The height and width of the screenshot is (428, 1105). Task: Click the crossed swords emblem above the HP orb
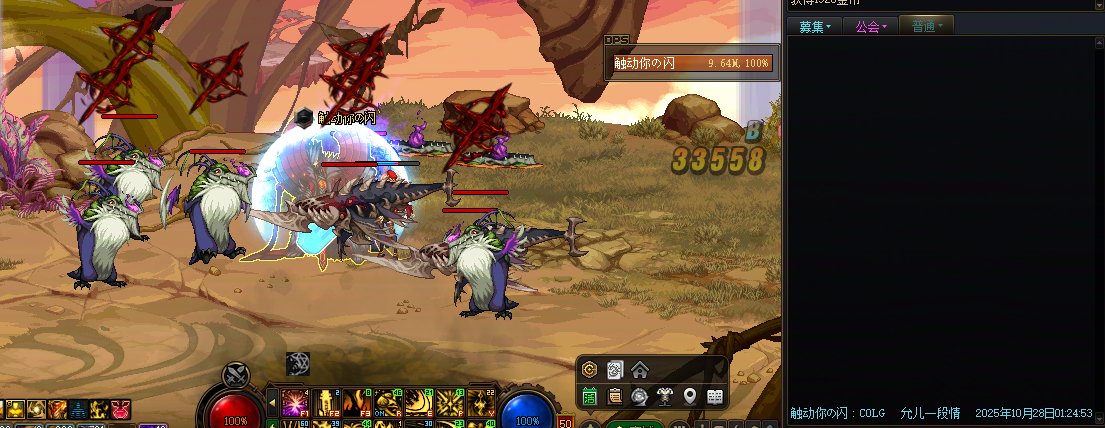pos(235,374)
